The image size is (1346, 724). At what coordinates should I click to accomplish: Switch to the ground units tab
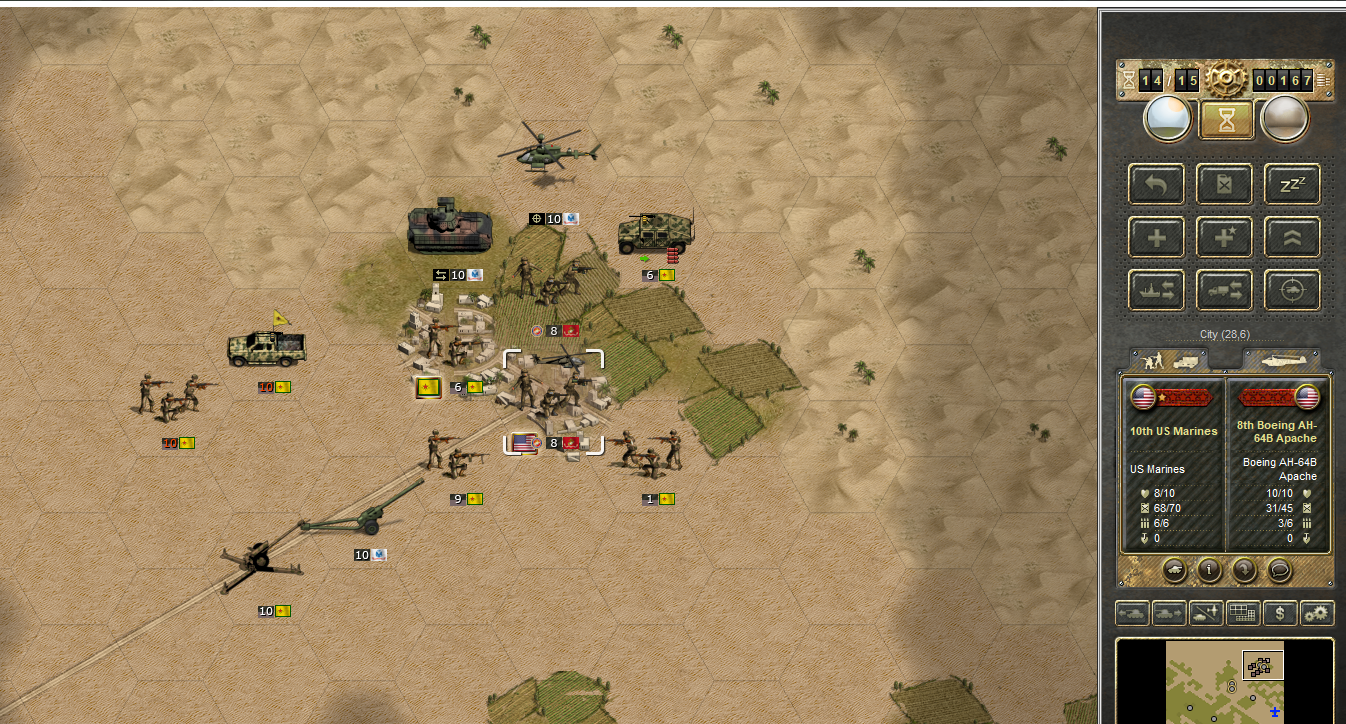(x=1169, y=360)
